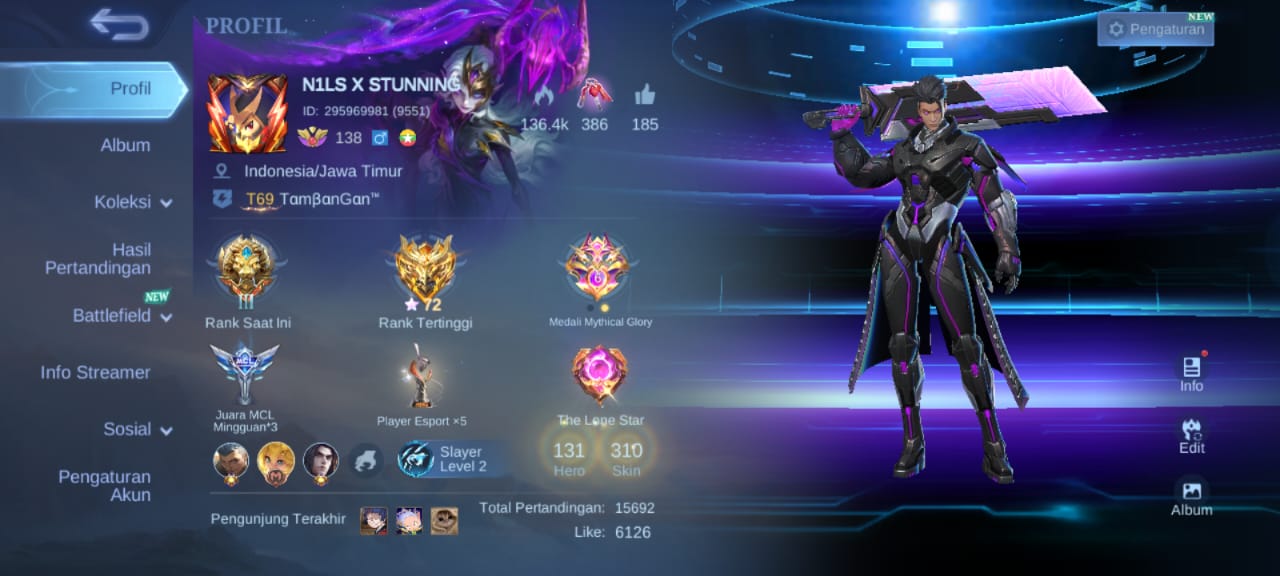
Task: Open the Pengaturan button at top right
Action: click(x=1156, y=29)
